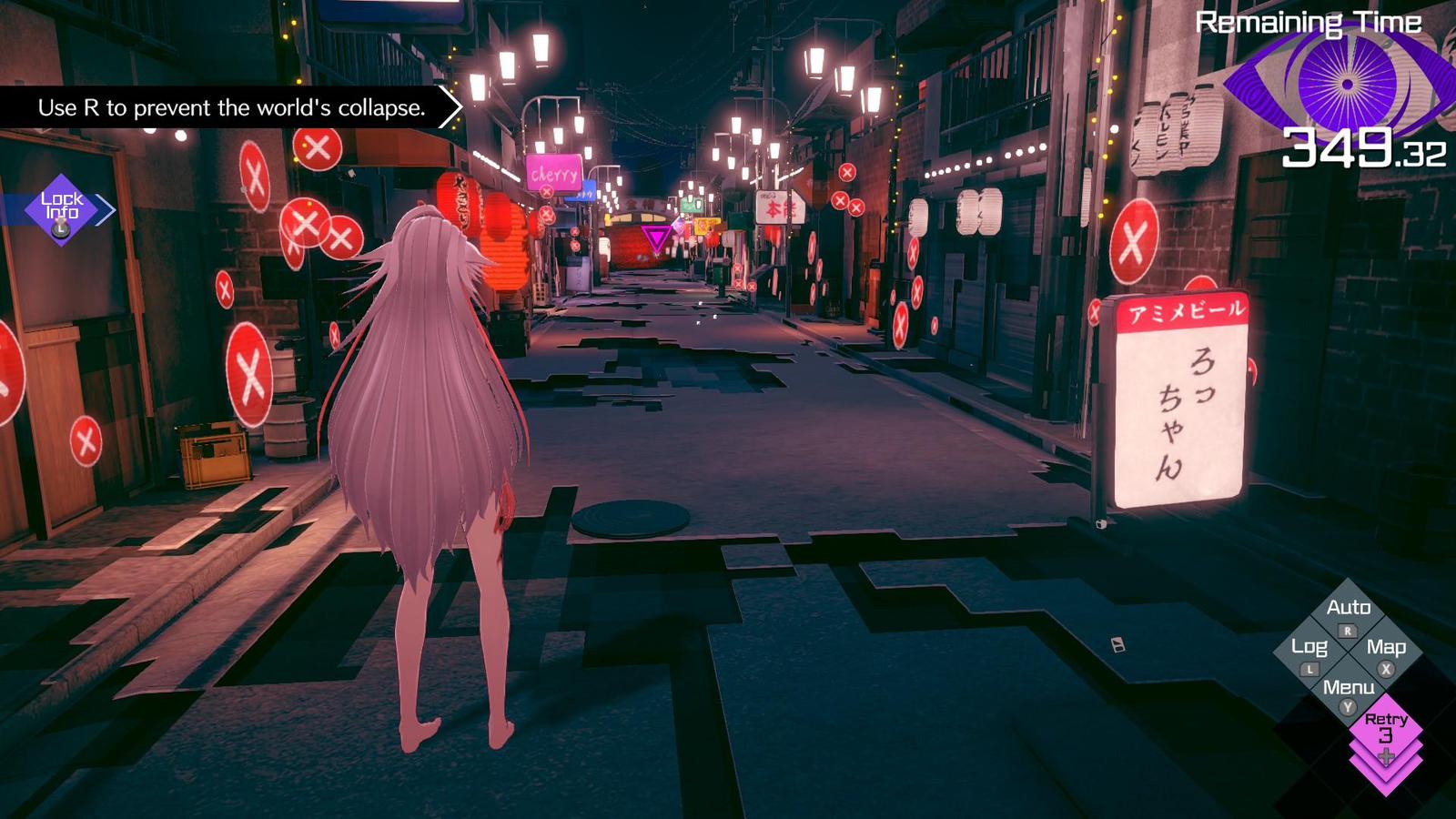This screenshot has height=819, width=1456.
Task: Click the L button icon on Log
Action: (1309, 669)
